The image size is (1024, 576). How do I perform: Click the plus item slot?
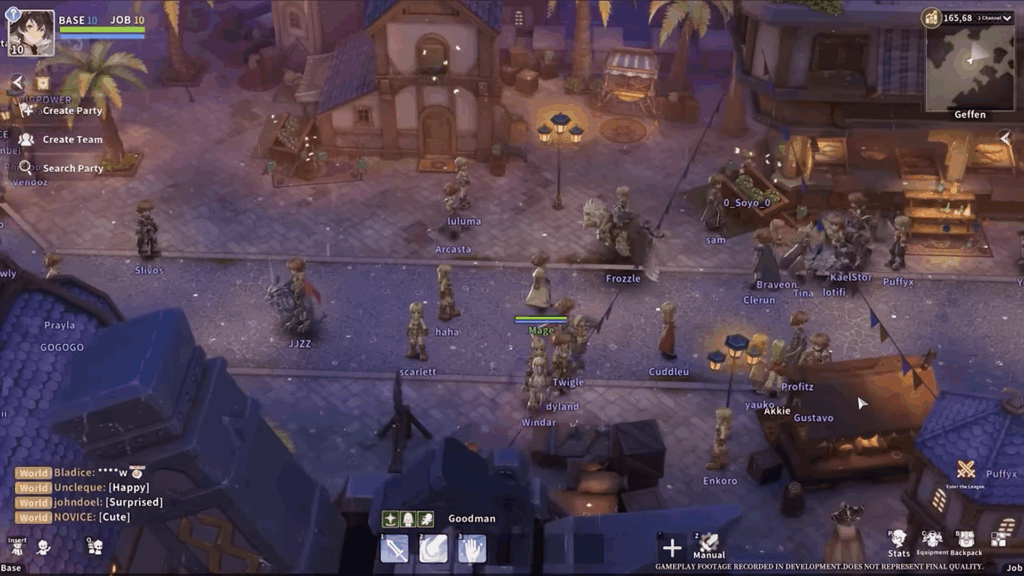pos(672,547)
